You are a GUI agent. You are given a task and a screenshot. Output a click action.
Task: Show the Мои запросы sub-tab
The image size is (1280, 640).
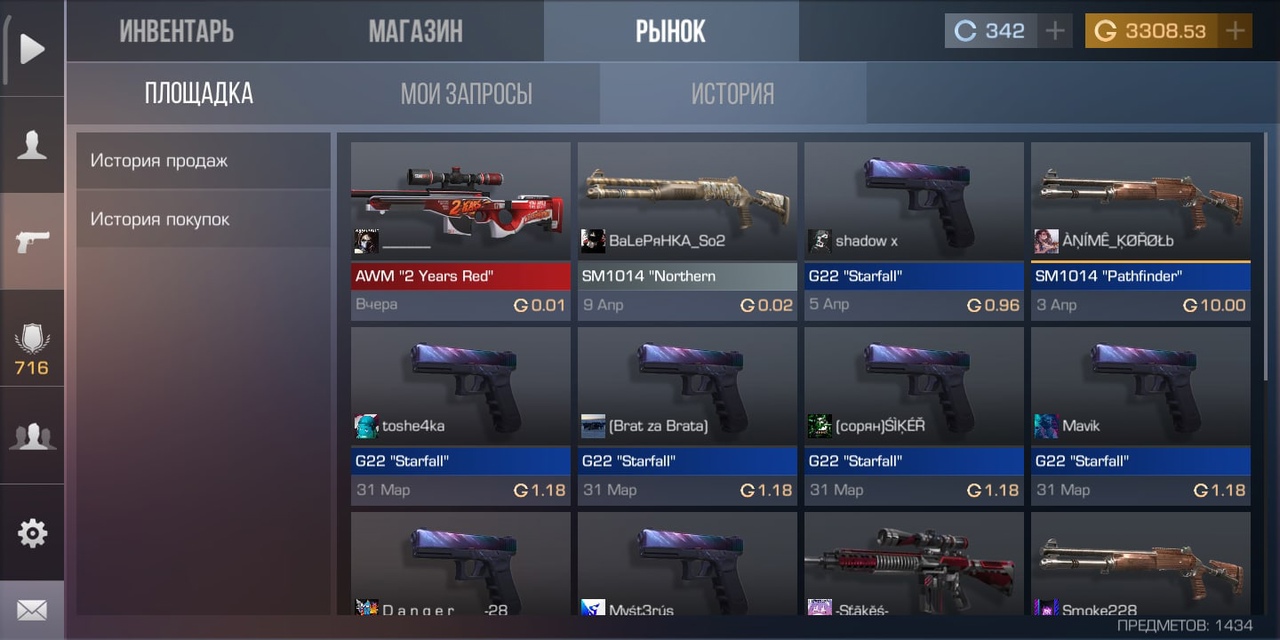click(x=466, y=94)
